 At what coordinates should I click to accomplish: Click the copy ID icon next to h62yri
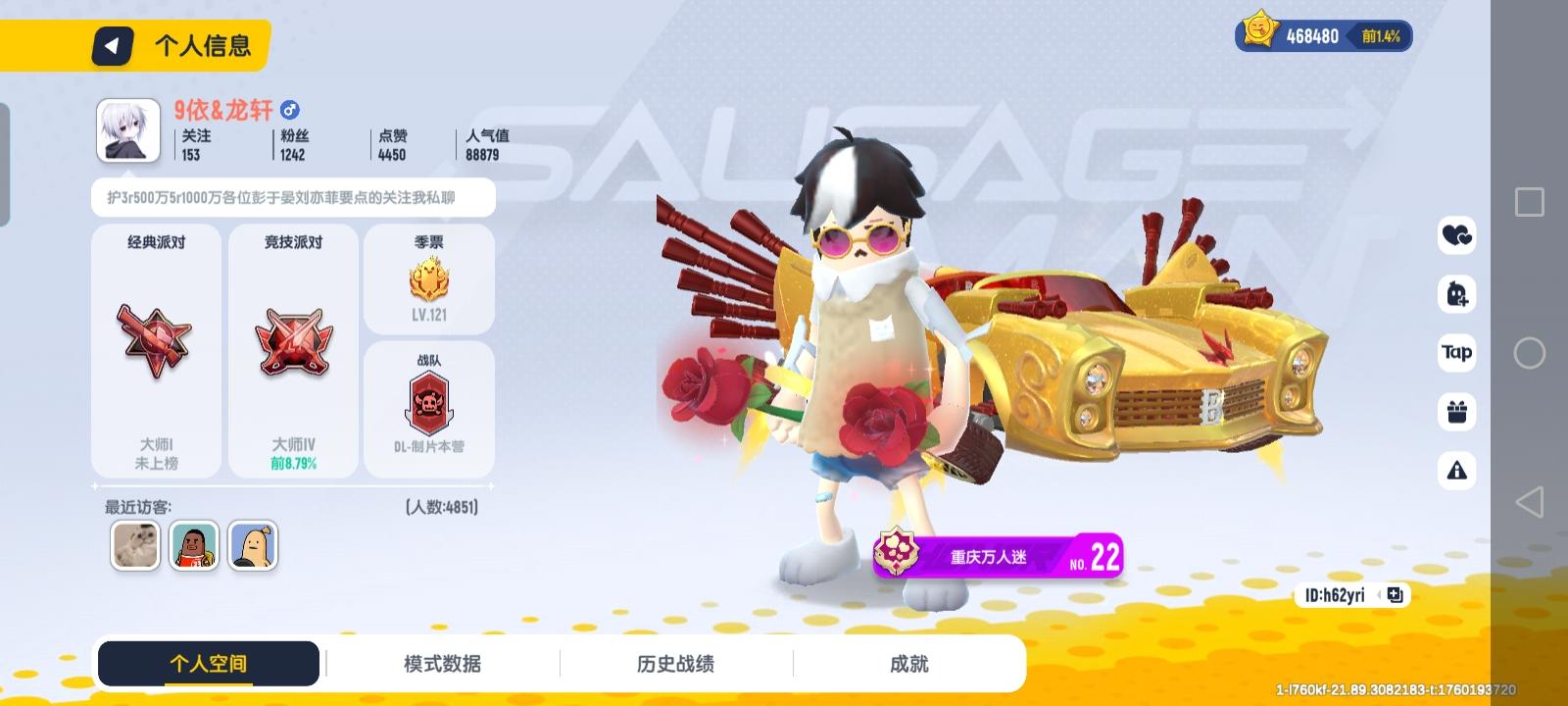coord(1396,594)
